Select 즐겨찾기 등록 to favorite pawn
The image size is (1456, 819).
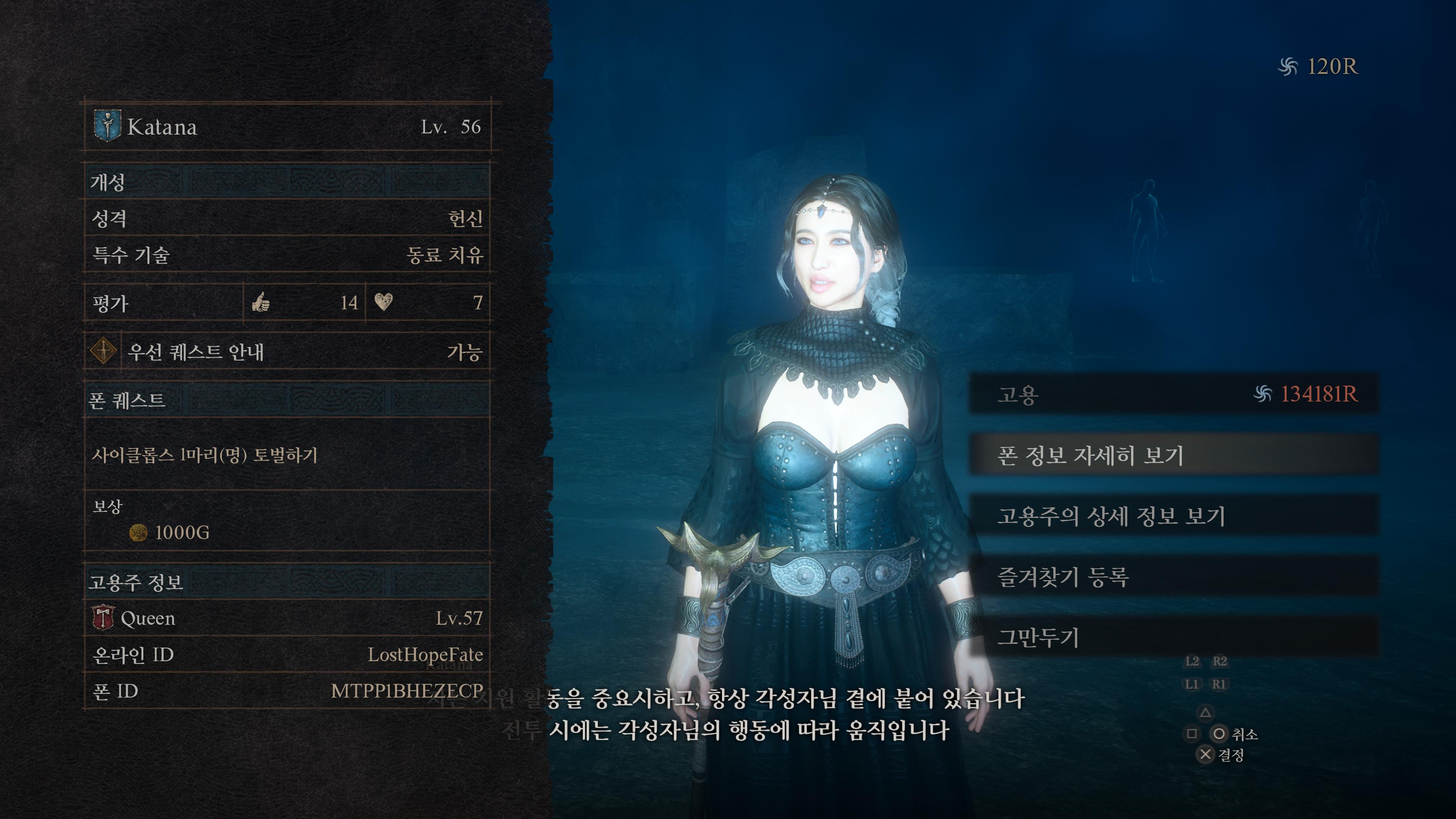click(1174, 576)
